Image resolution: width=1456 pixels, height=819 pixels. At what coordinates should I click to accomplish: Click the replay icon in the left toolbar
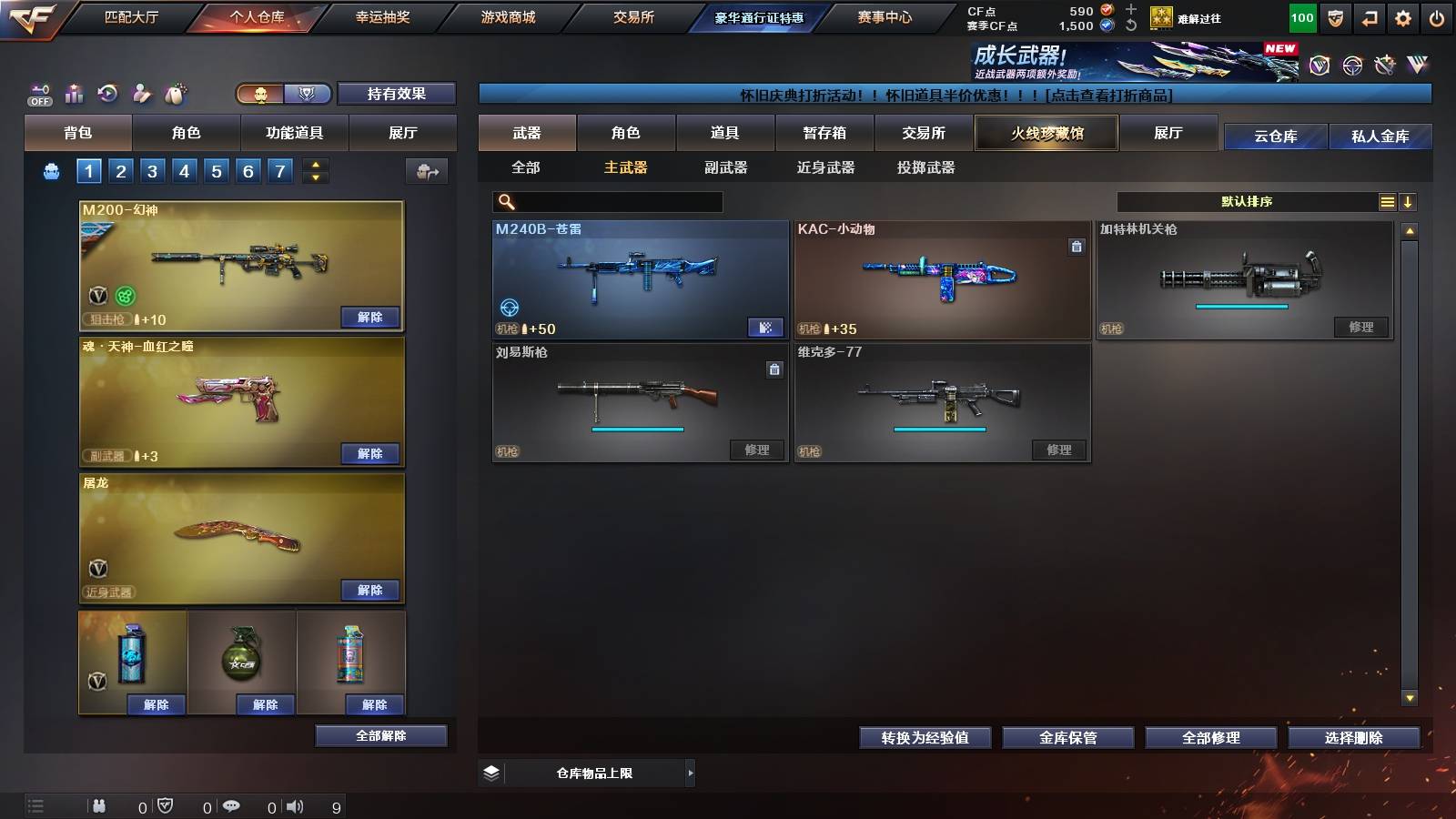click(x=108, y=93)
